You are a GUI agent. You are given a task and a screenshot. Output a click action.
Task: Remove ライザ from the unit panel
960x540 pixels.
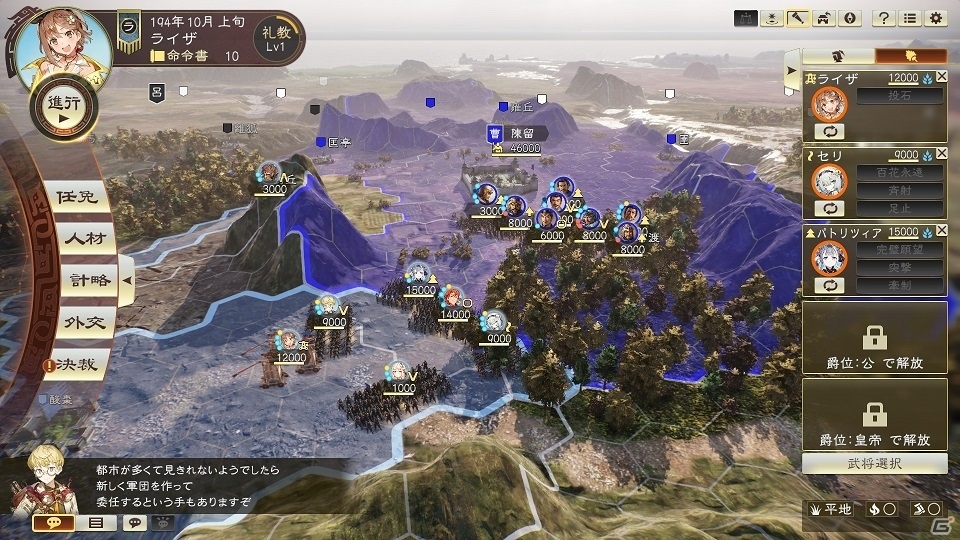click(941, 78)
